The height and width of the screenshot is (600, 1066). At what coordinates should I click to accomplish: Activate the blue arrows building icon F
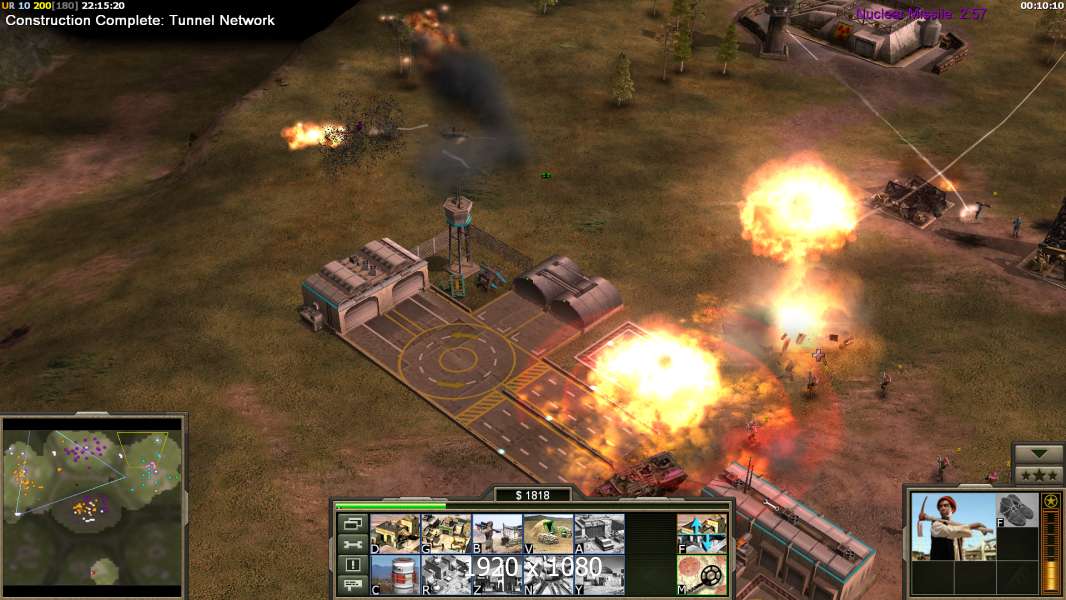click(x=702, y=534)
